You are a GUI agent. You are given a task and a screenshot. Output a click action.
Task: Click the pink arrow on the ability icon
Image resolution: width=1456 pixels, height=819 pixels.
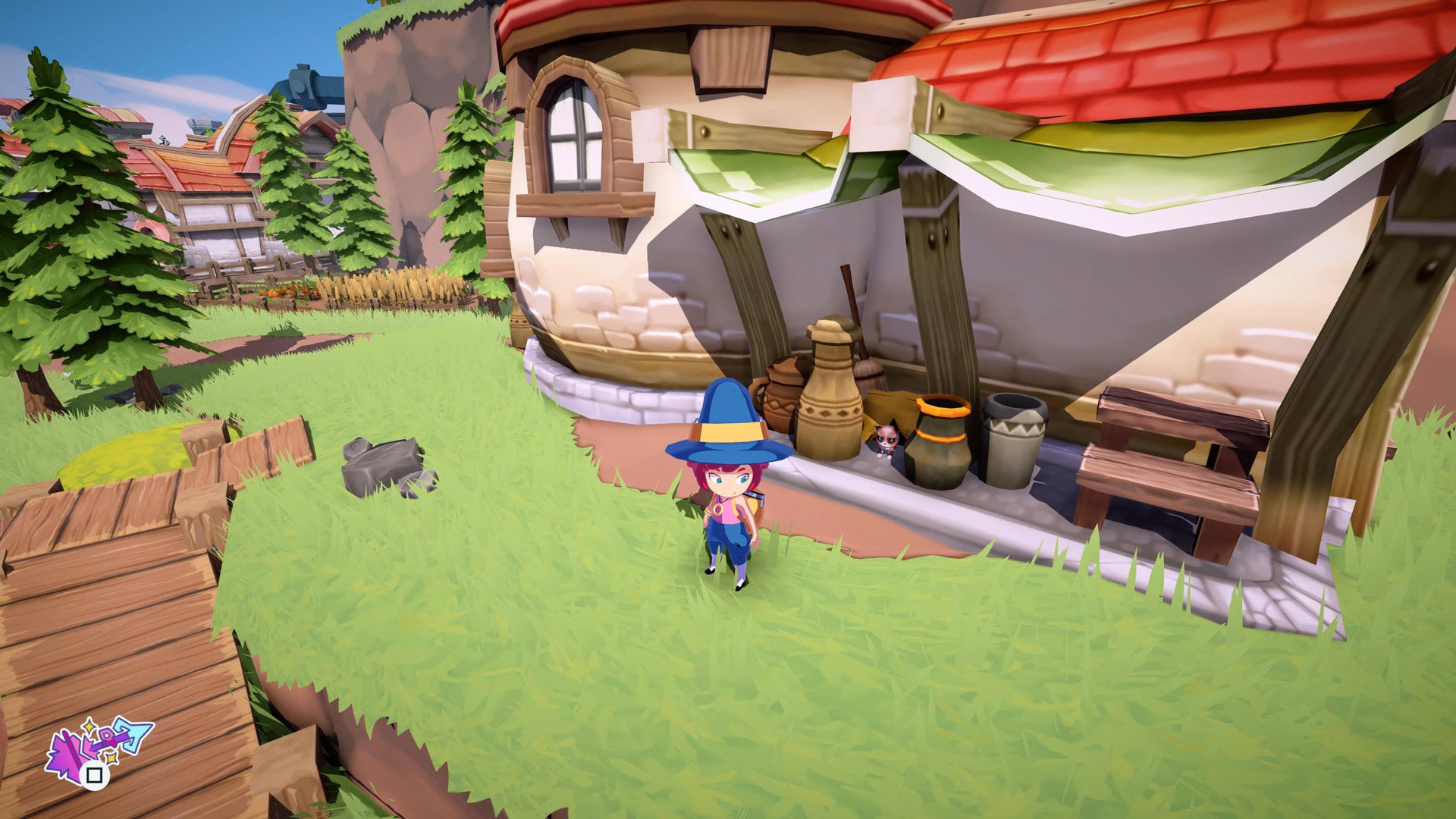click(67, 749)
